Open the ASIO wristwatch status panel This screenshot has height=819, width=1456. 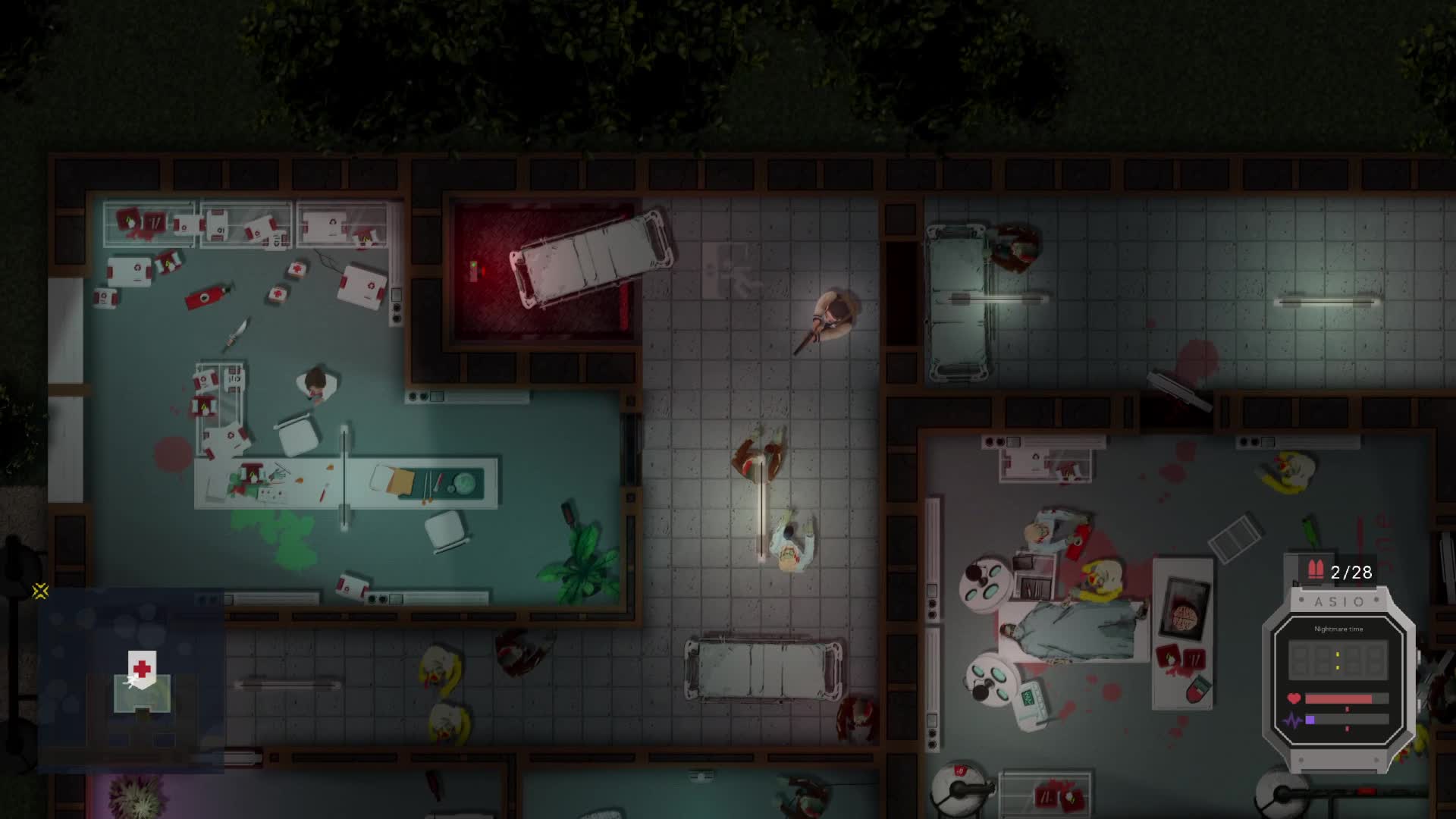[x=1338, y=679]
